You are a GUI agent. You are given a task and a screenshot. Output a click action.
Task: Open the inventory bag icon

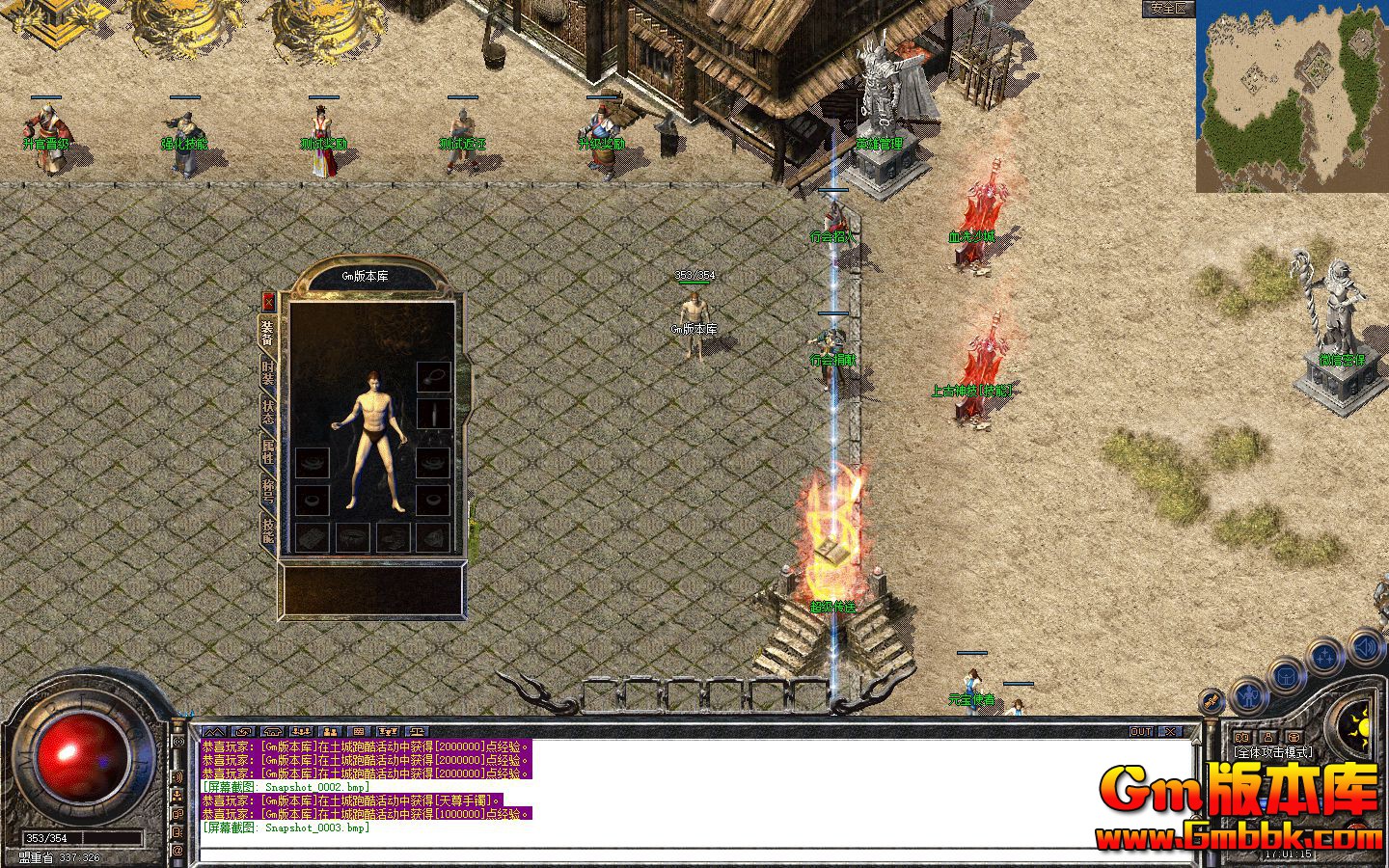coord(1287,675)
